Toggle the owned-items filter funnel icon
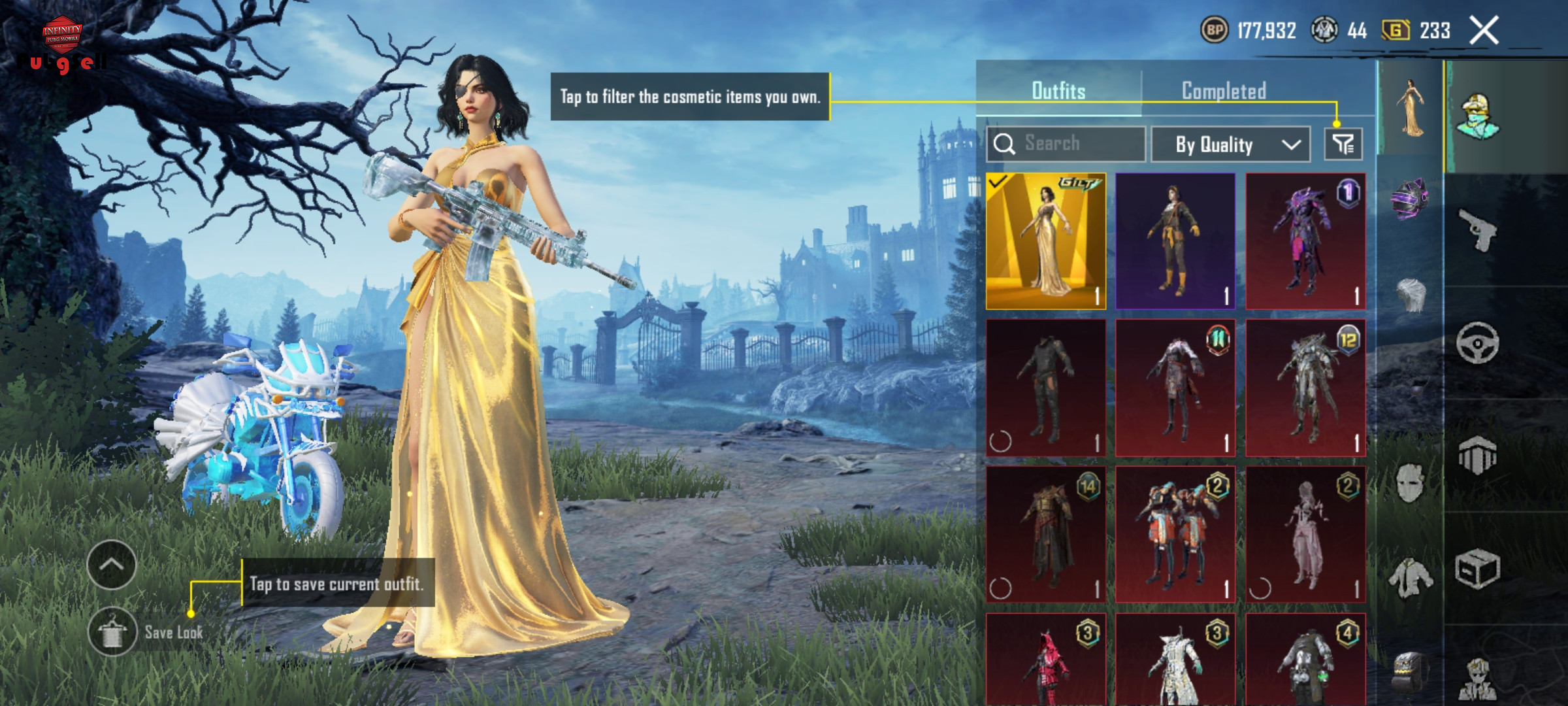Image resolution: width=1568 pixels, height=706 pixels. (x=1343, y=144)
